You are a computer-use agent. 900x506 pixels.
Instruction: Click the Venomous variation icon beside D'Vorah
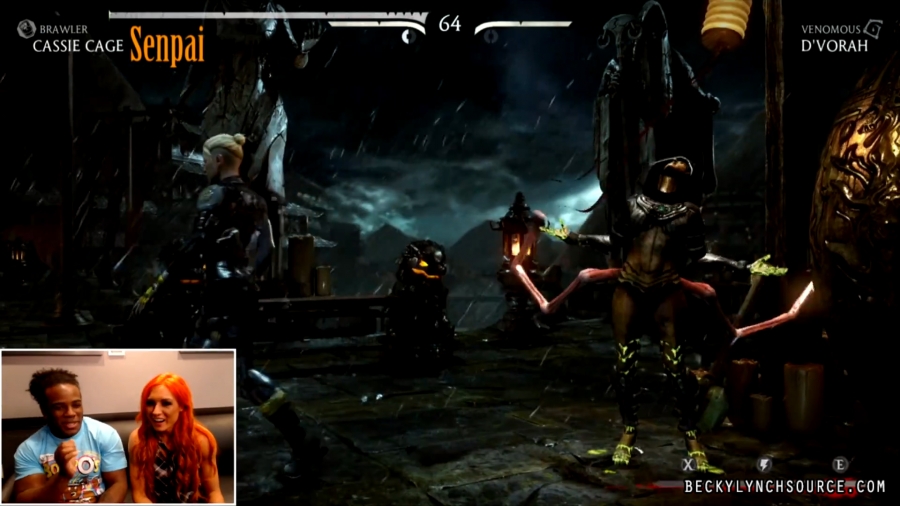(x=873, y=29)
